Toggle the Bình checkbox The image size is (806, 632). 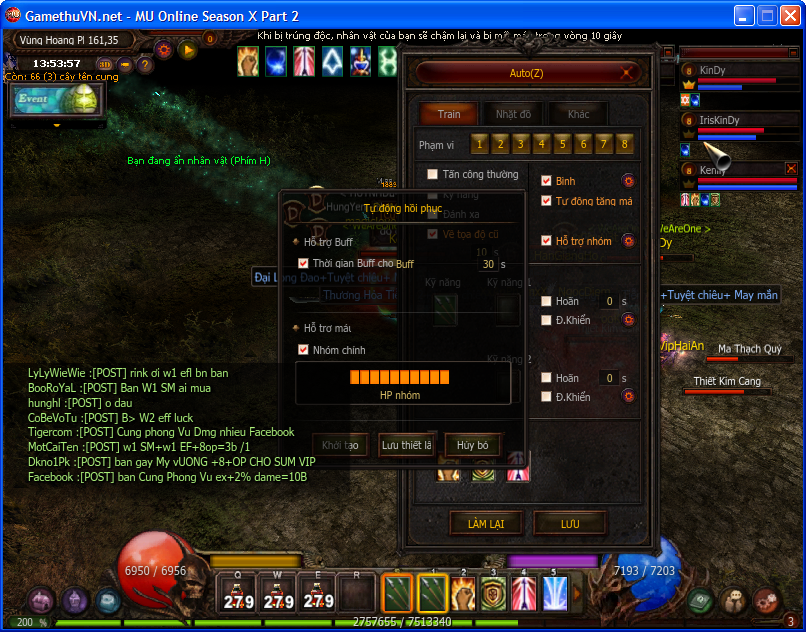coord(546,181)
